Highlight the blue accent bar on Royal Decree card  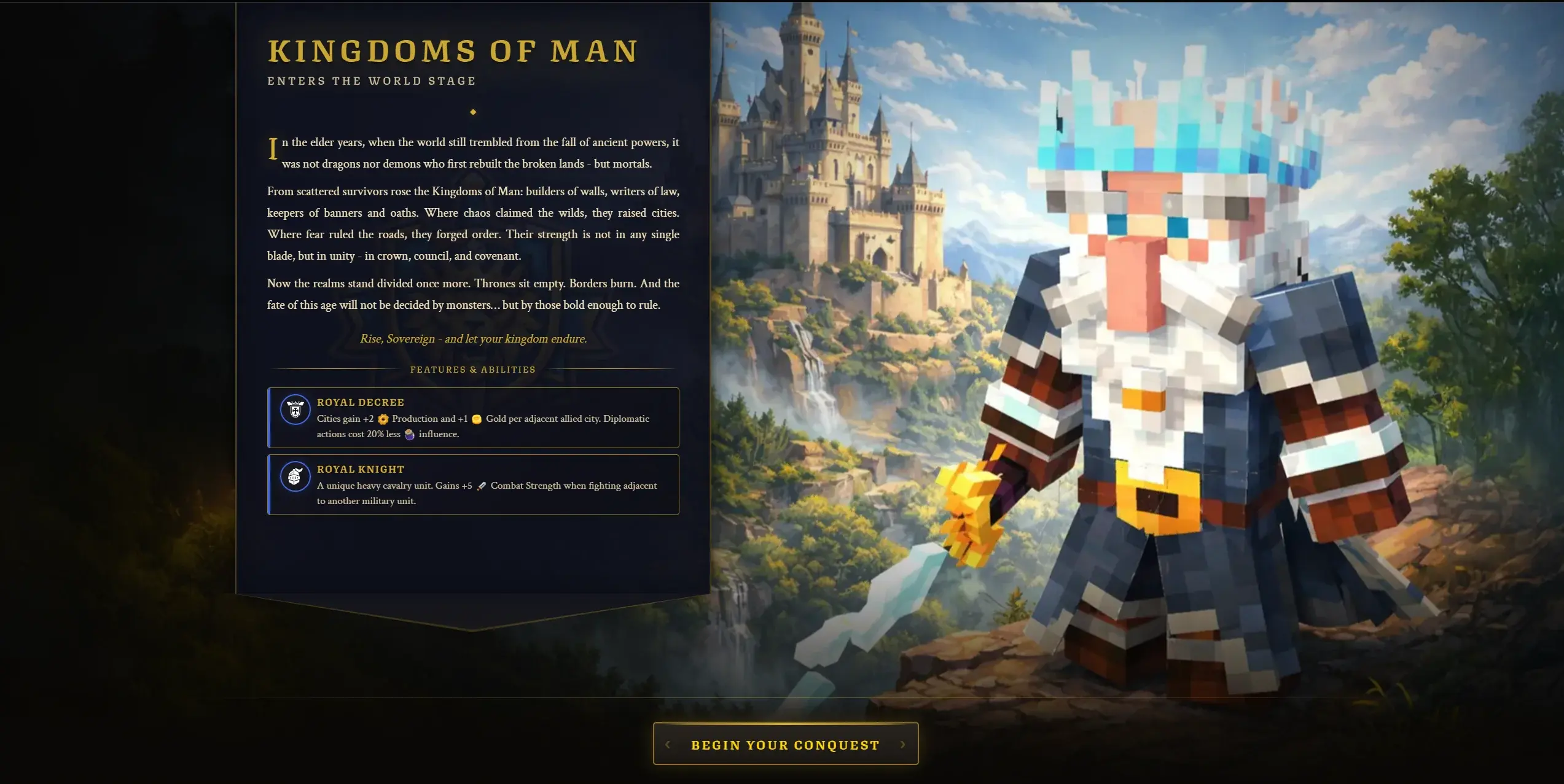(x=269, y=418)
